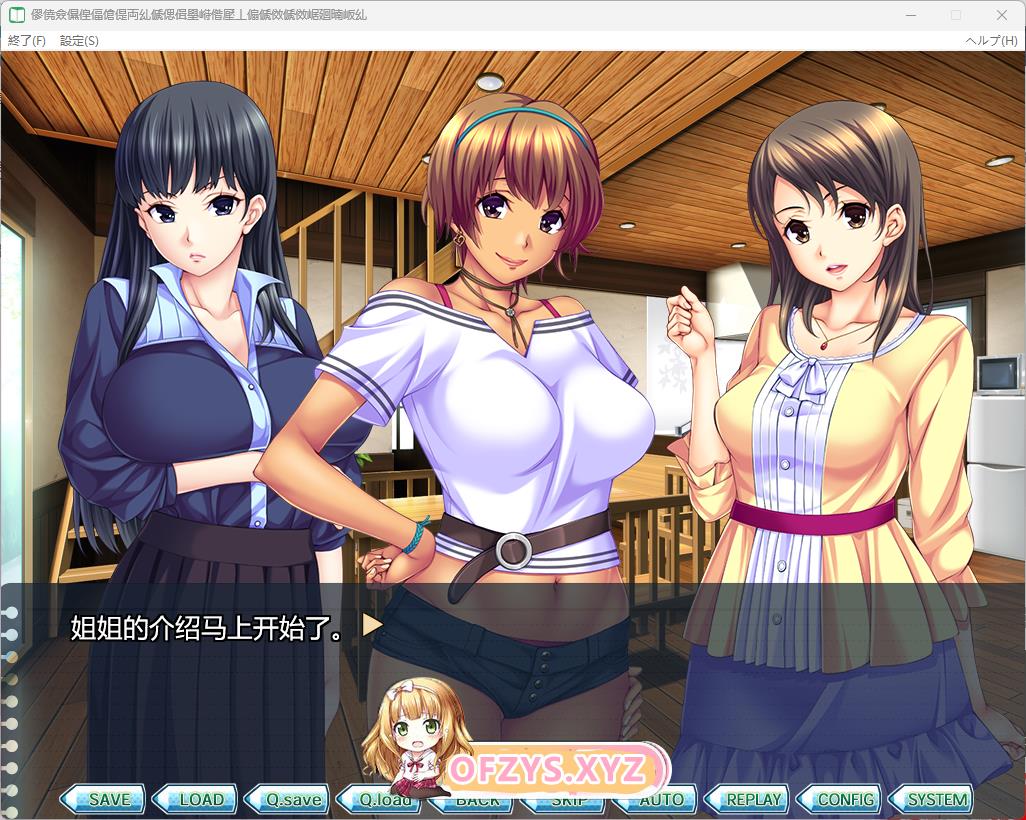The image size is (1026, 820).
Task: Perform a quick save with Q.save
Action: coord(289,800)
